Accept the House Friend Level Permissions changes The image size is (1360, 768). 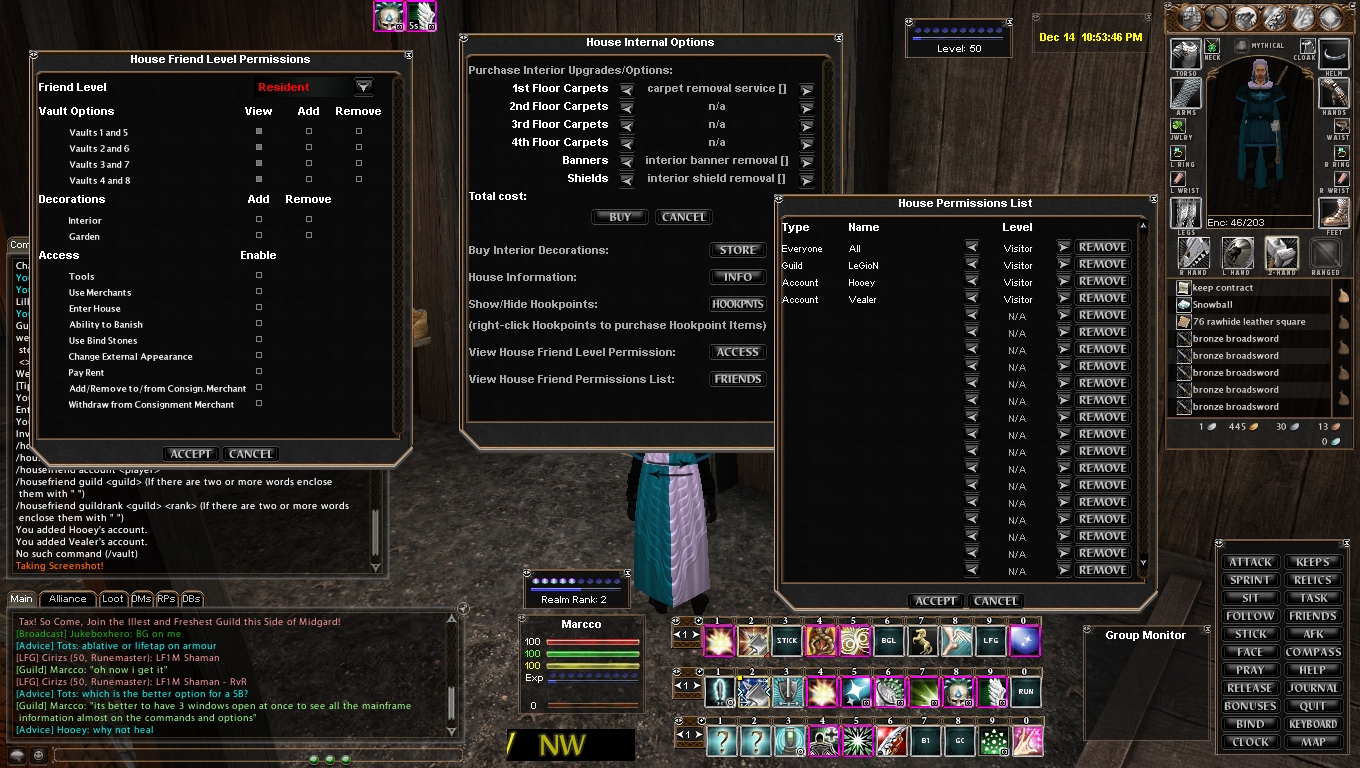click(190, 453)
